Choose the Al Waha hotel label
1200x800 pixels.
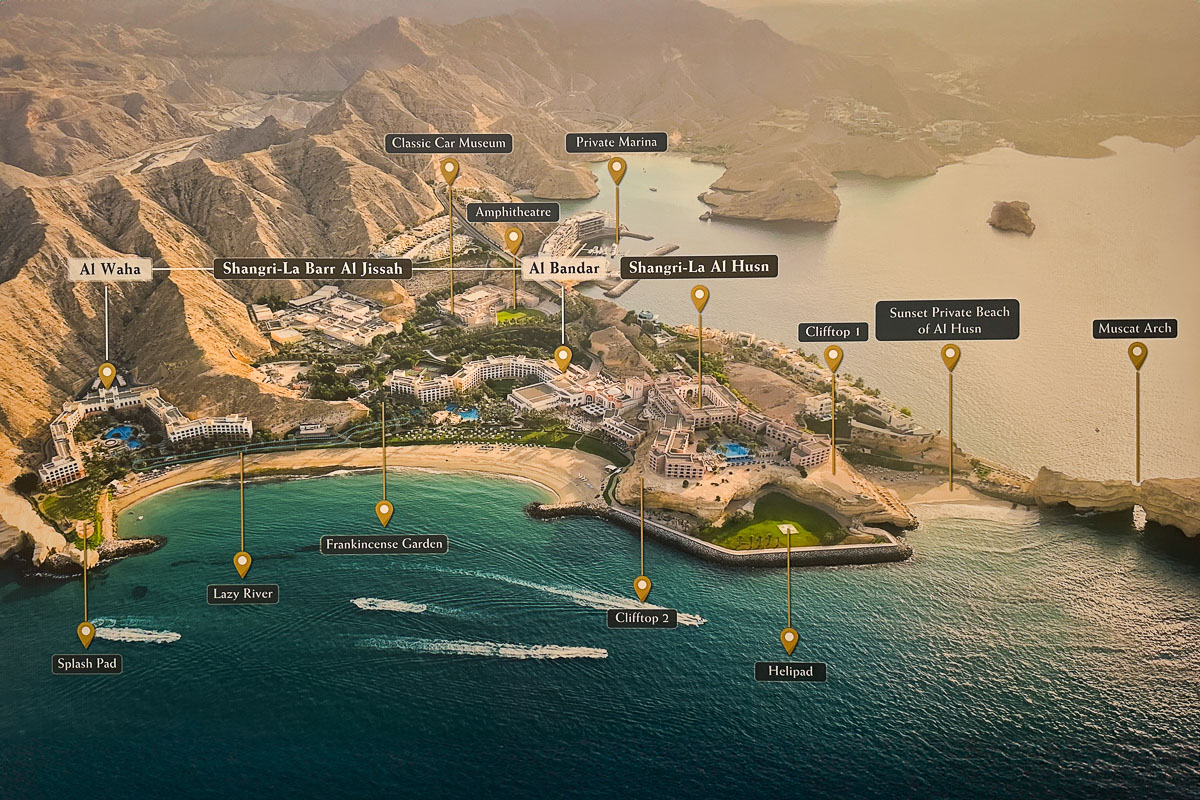(110, 269)
